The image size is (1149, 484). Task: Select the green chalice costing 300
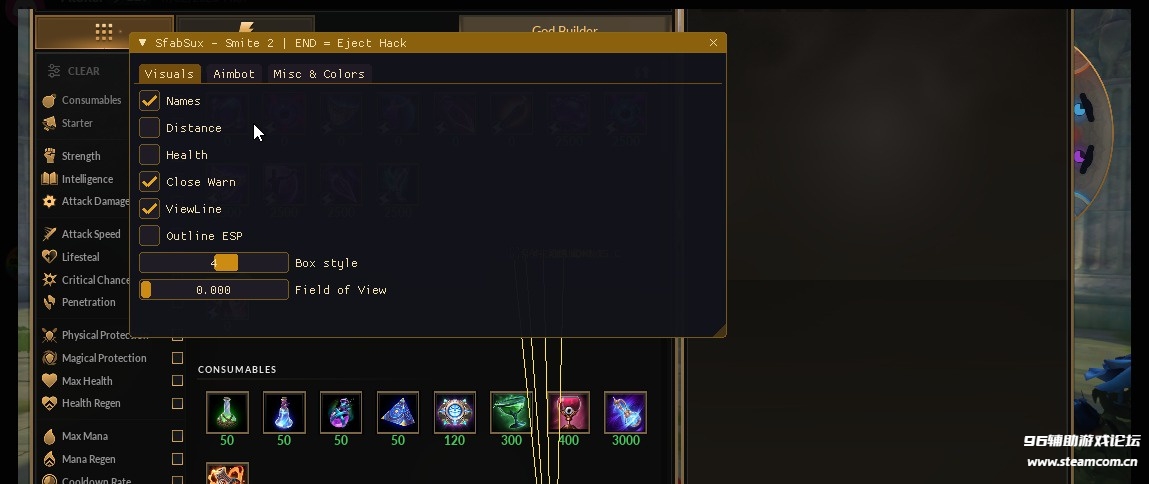coord(512,412)
